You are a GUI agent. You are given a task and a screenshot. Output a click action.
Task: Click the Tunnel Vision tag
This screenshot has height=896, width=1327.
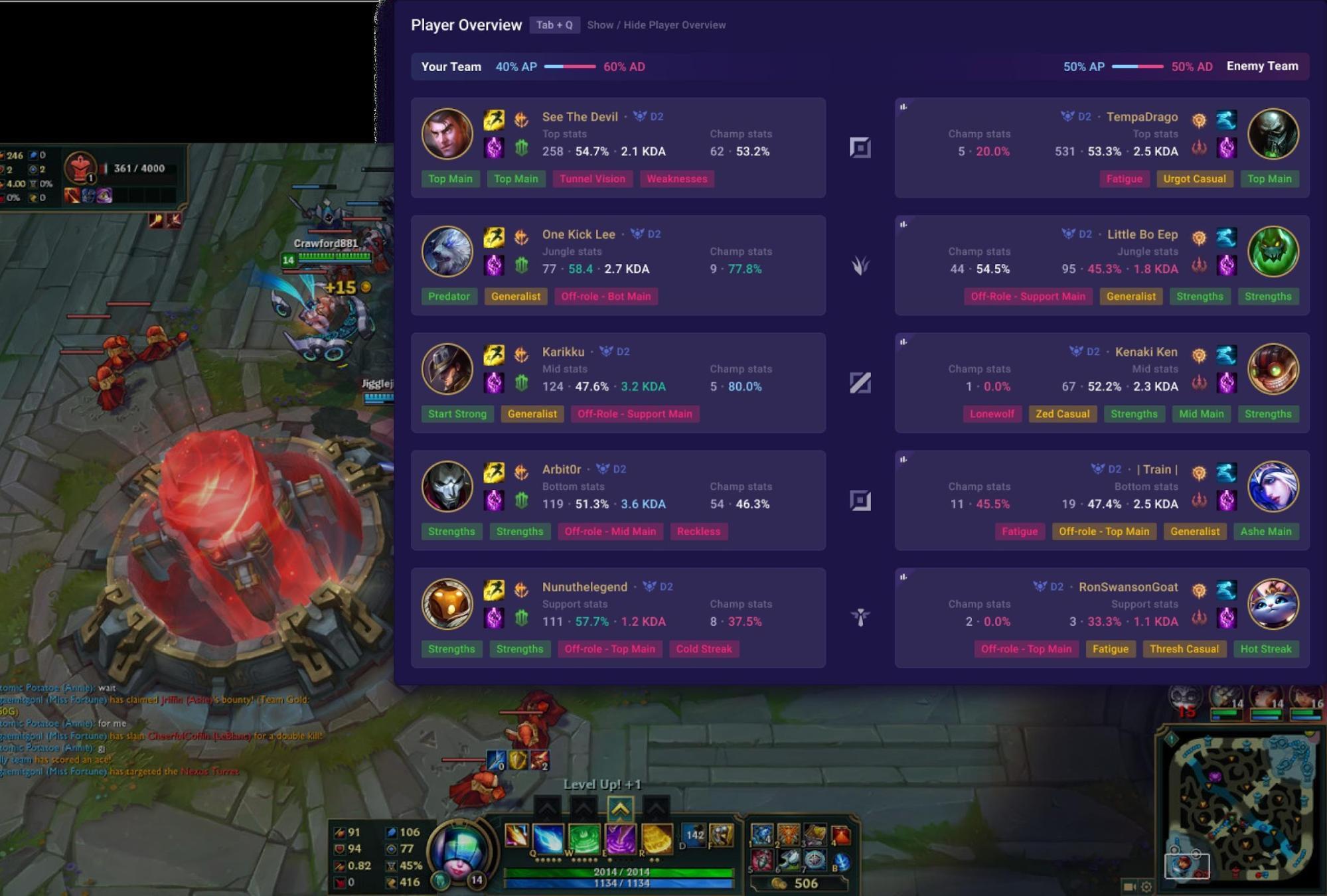tap(592, 179)
